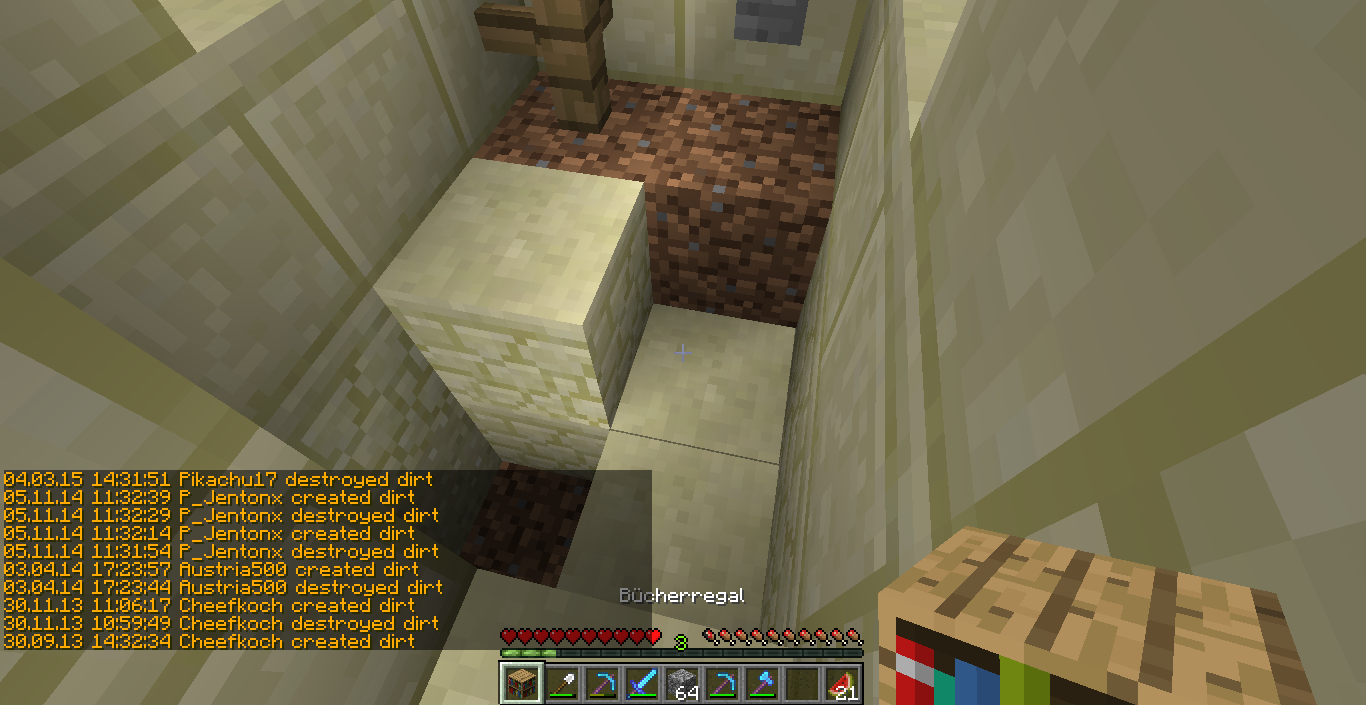
Task: Pick the melon slices slot
Action: click(x=843, y=683)
